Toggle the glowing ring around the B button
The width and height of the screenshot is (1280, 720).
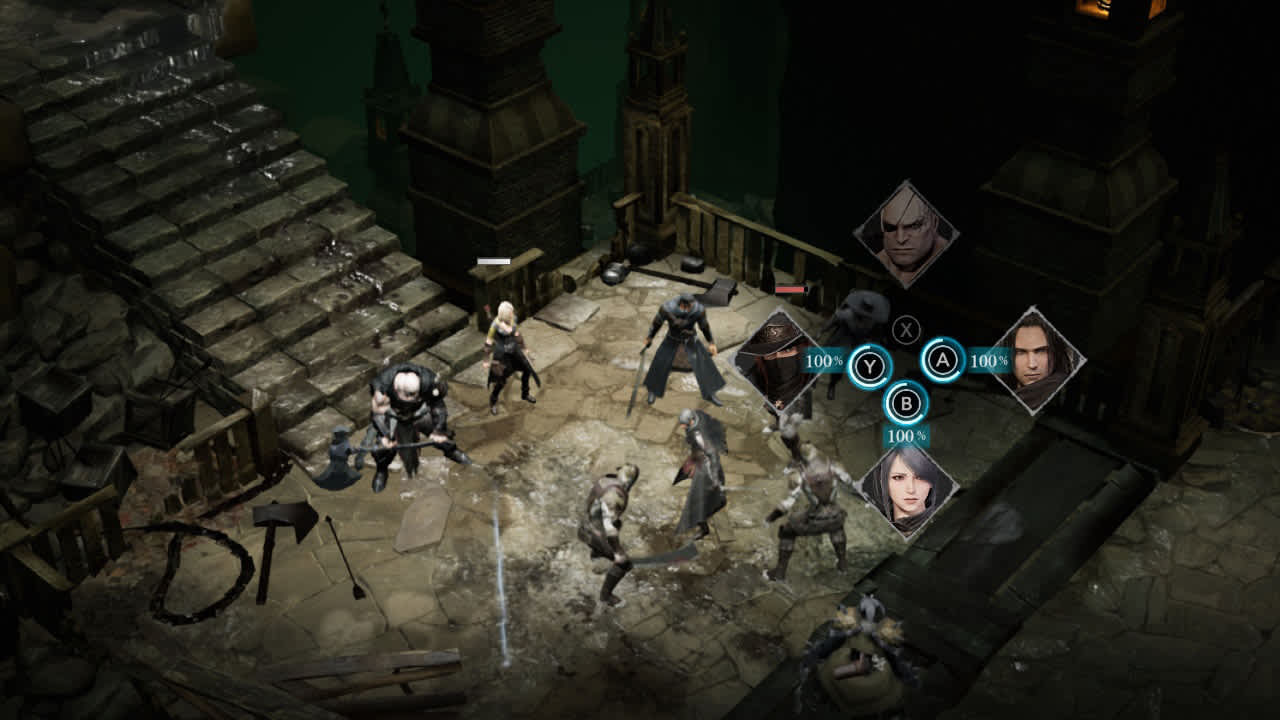tap(905, 404)
